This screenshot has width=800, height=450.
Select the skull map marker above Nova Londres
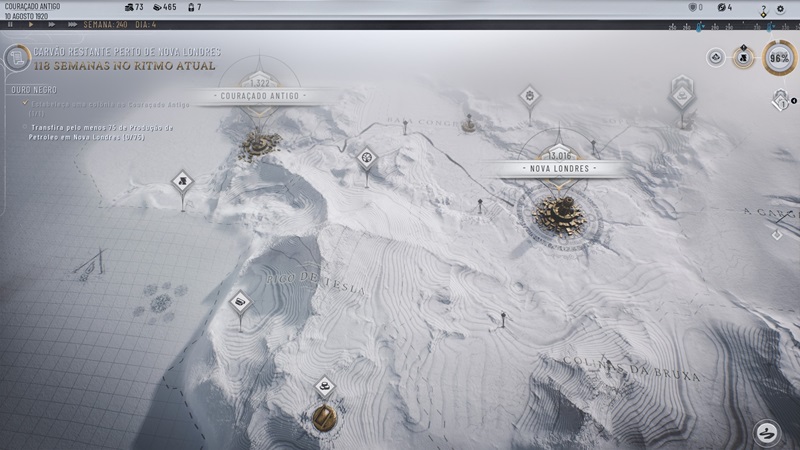[x=529, y=96]
